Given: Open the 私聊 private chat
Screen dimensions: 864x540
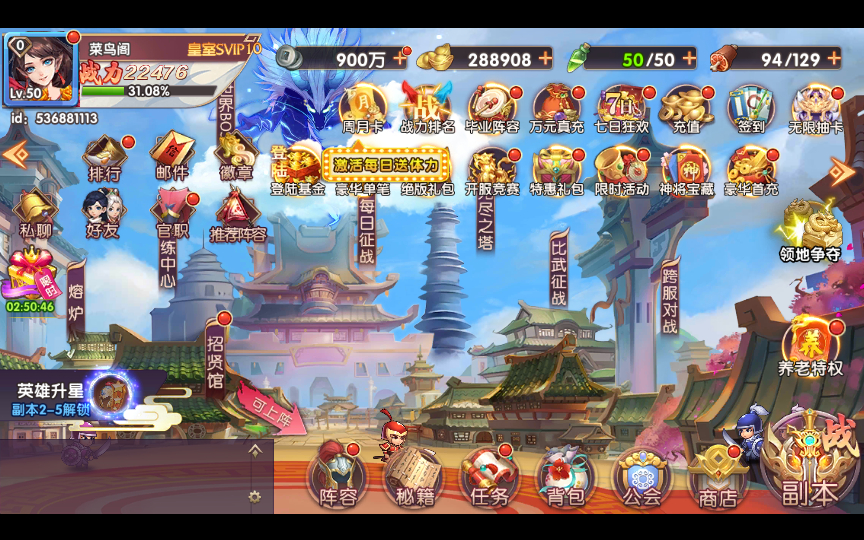Looking at the screenshot, I should [34, 214].
